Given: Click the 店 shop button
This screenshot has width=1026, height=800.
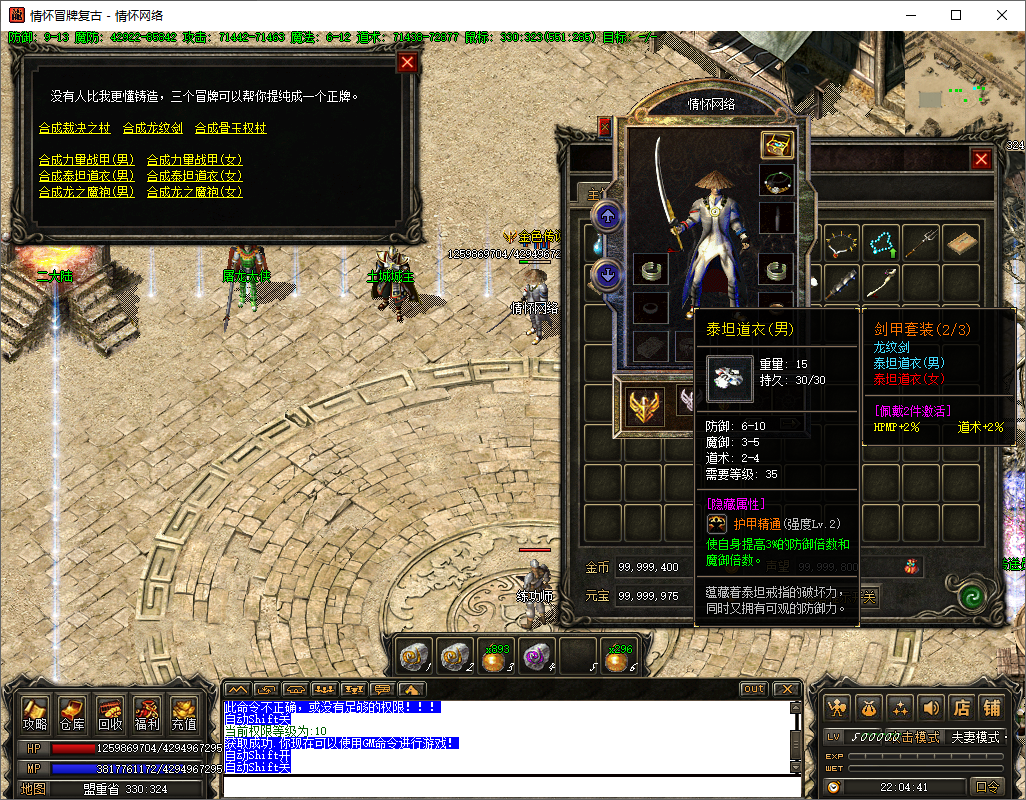Looking at the screenshot, I should (x=961, y=708).
